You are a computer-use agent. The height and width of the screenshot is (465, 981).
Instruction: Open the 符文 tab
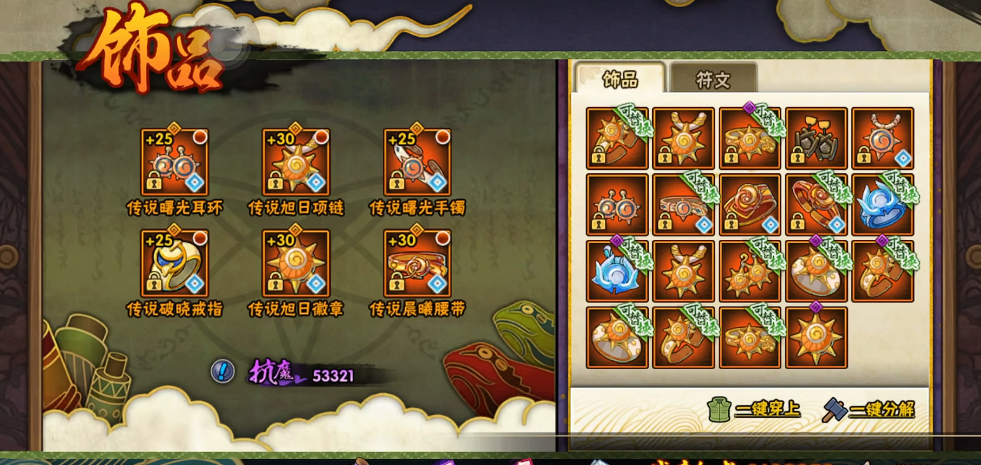[x=713, y=79]
